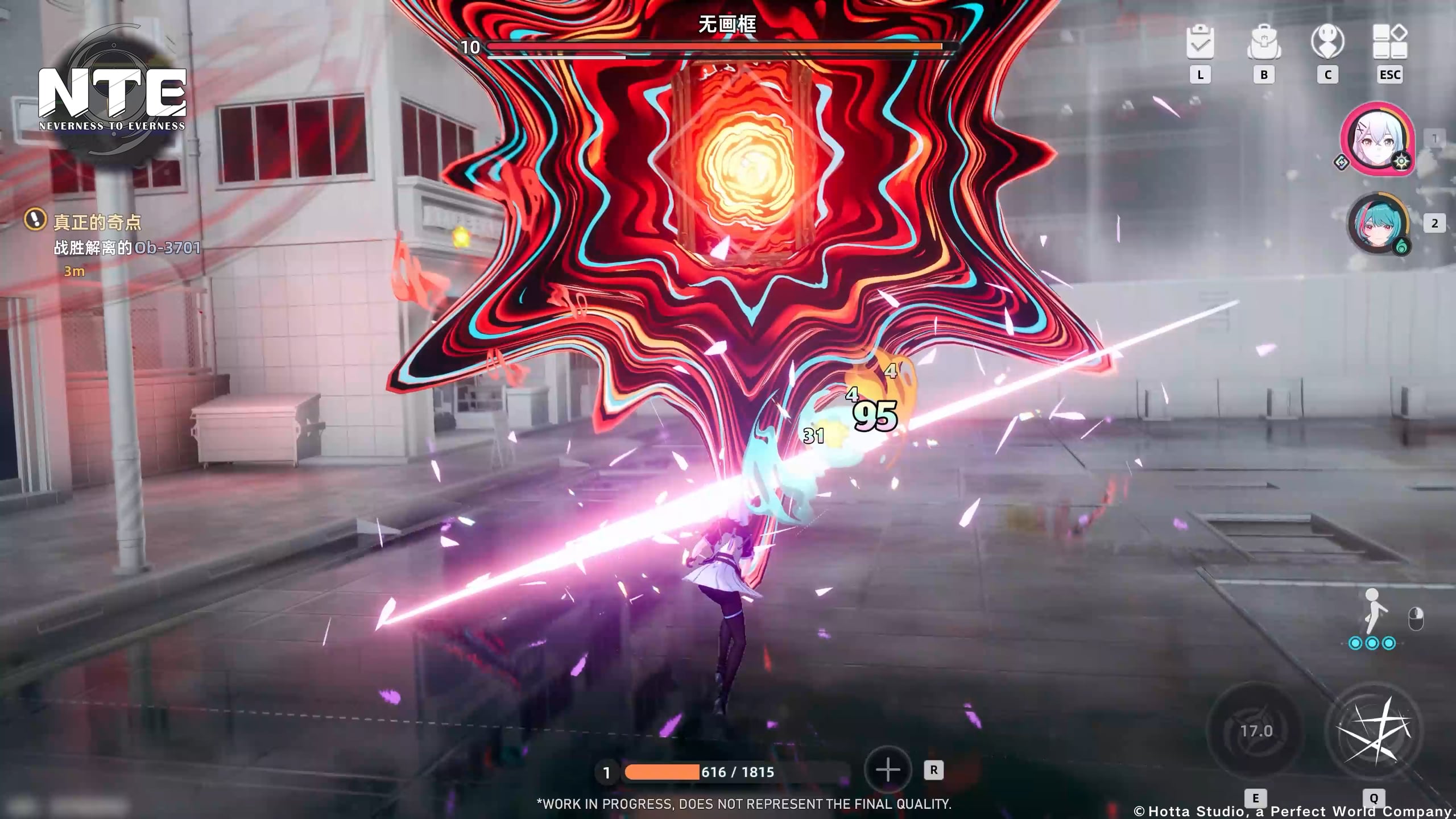1456x819 pixels.
Task: Activate the skill on 17.0 cooldown
Action: point(1256,730)
